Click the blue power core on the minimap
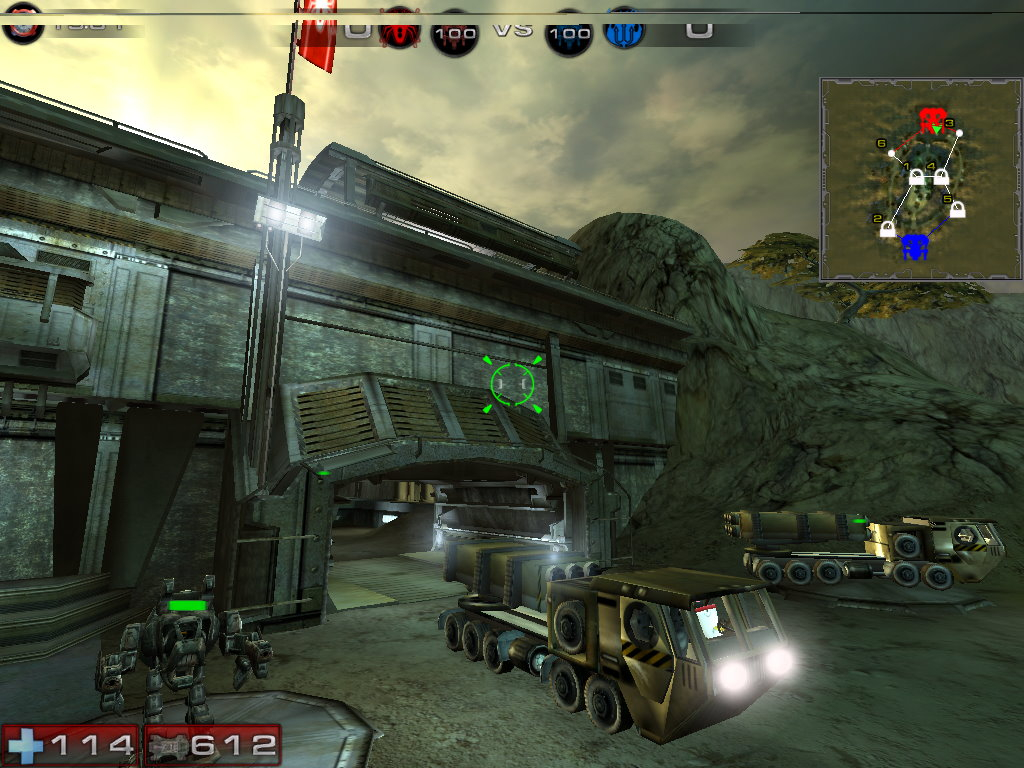 click(x=913, y=246)
